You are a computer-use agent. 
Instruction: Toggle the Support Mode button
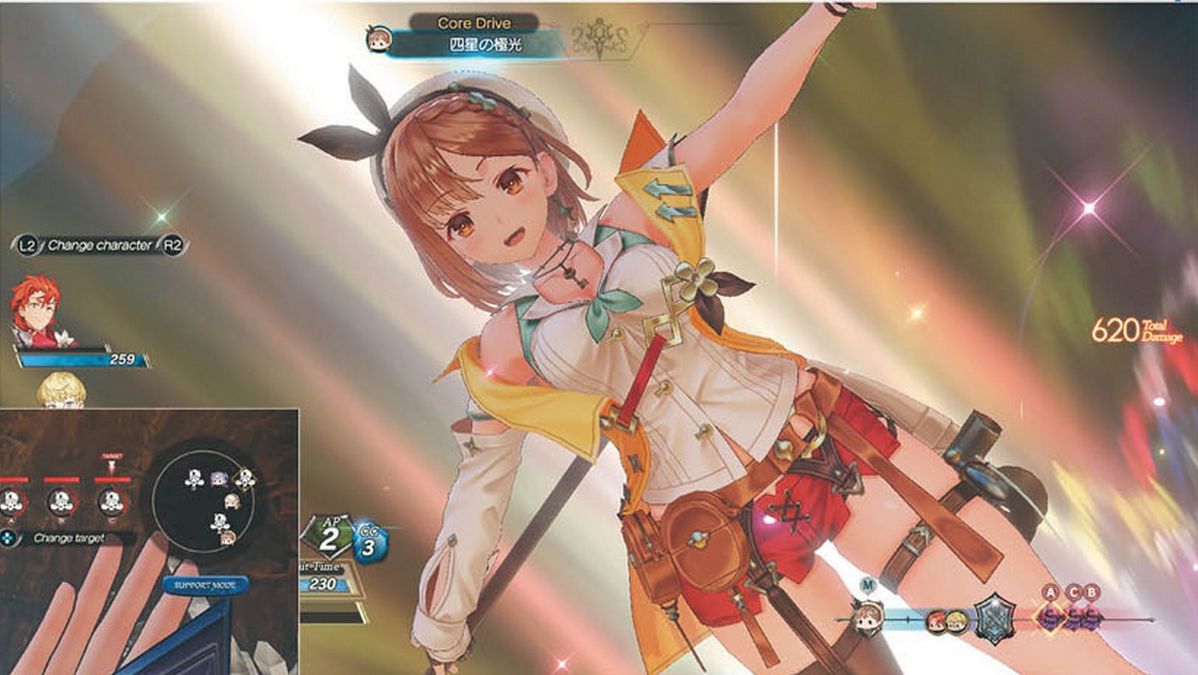pyautogui.click(x=205, y=585)
